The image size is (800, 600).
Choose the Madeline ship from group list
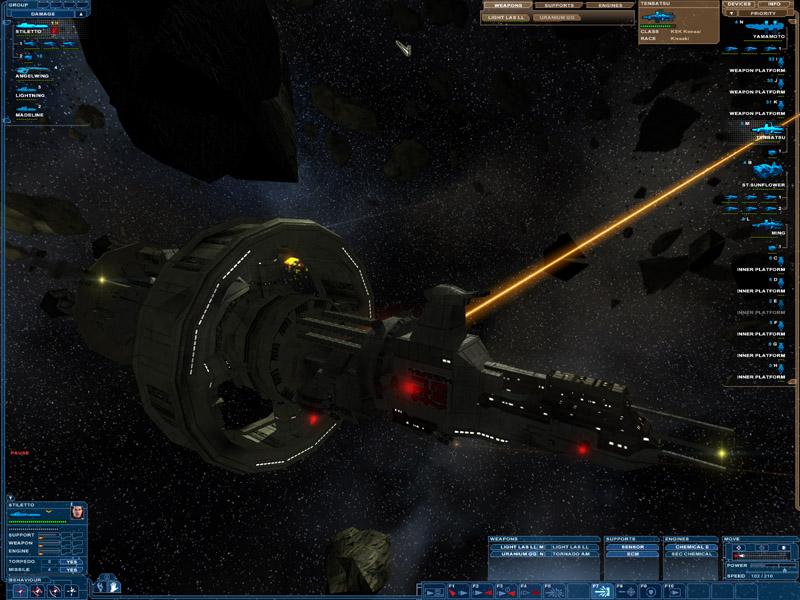tap(30, 113)
